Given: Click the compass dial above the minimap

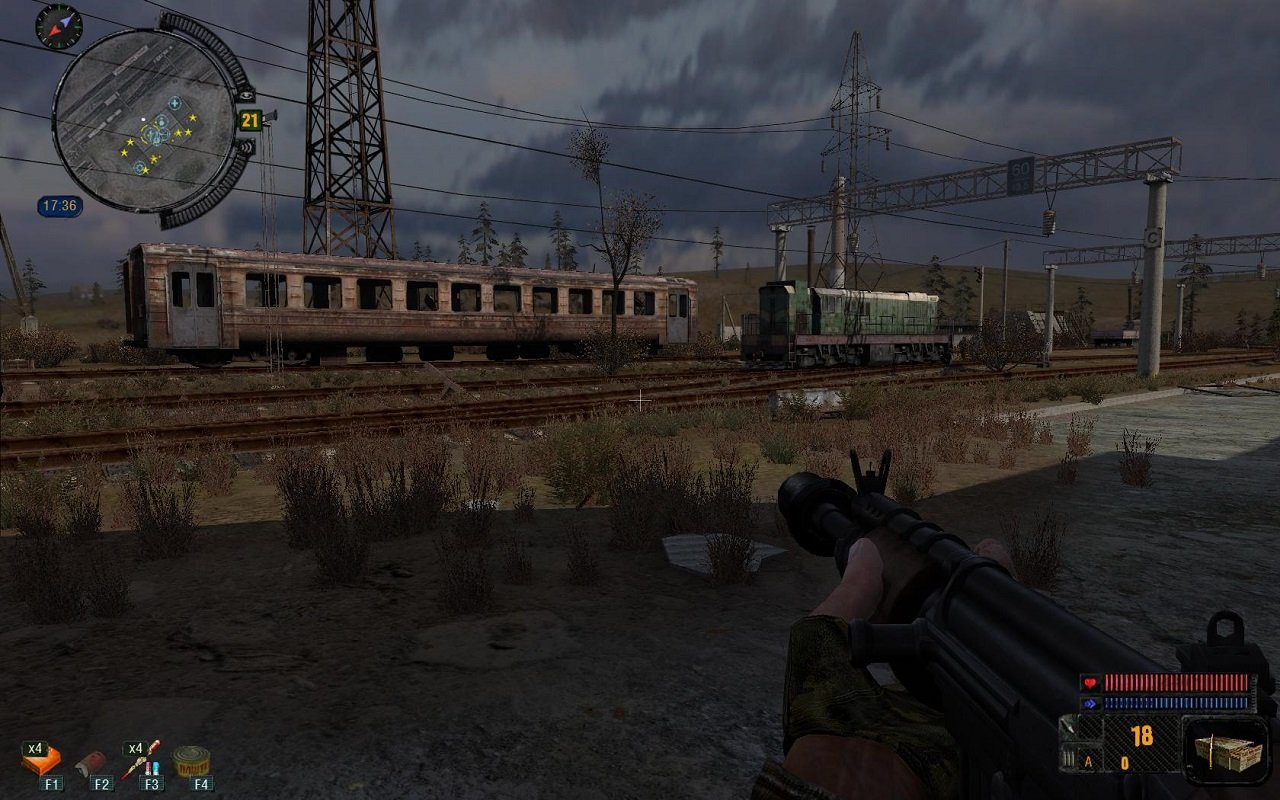Looking at the screenshot, I should pos(58,26).
